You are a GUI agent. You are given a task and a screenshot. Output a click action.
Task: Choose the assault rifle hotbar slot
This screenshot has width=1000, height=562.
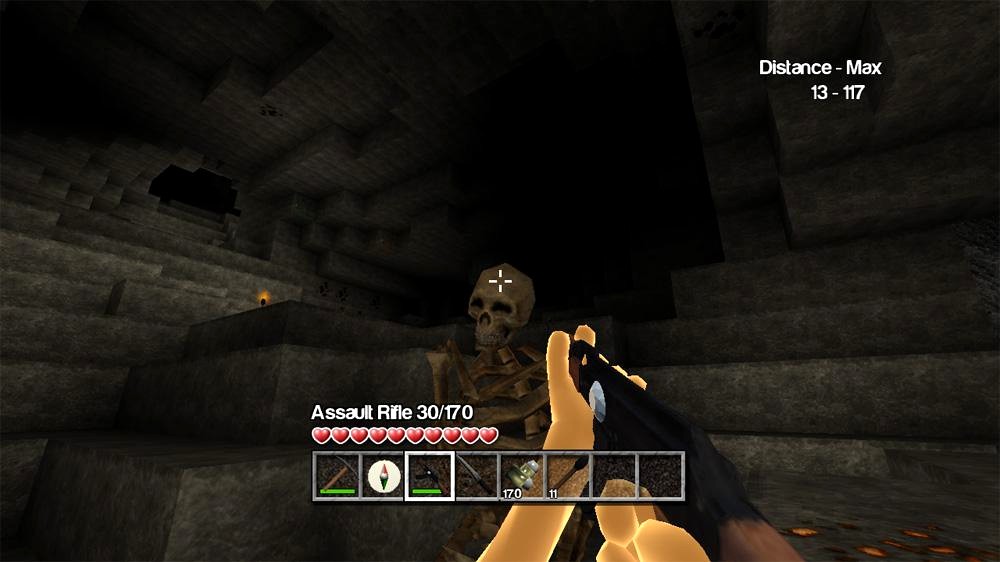tap(429, 475)
